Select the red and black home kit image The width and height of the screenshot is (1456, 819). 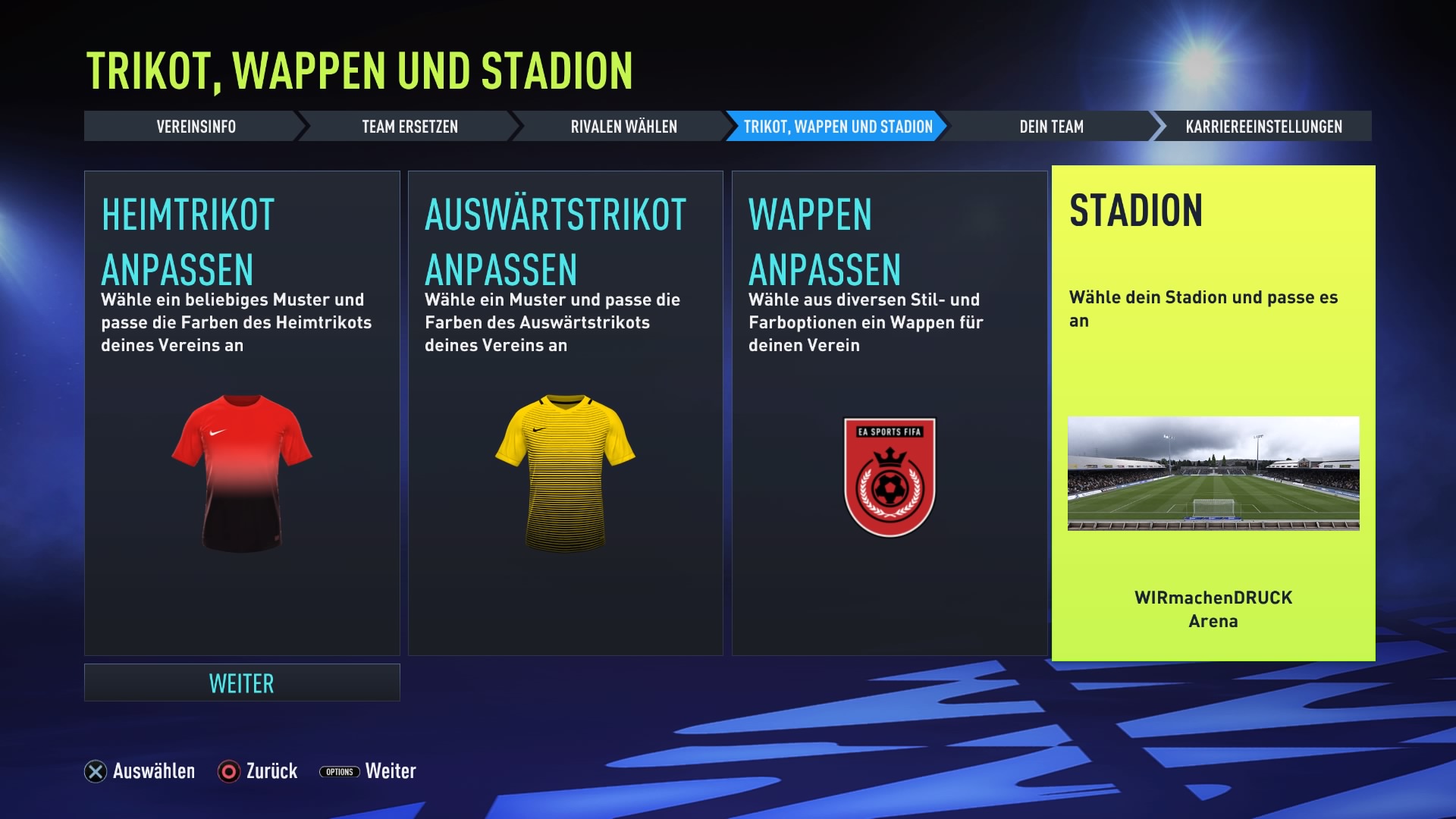click(x=242, y=473)
